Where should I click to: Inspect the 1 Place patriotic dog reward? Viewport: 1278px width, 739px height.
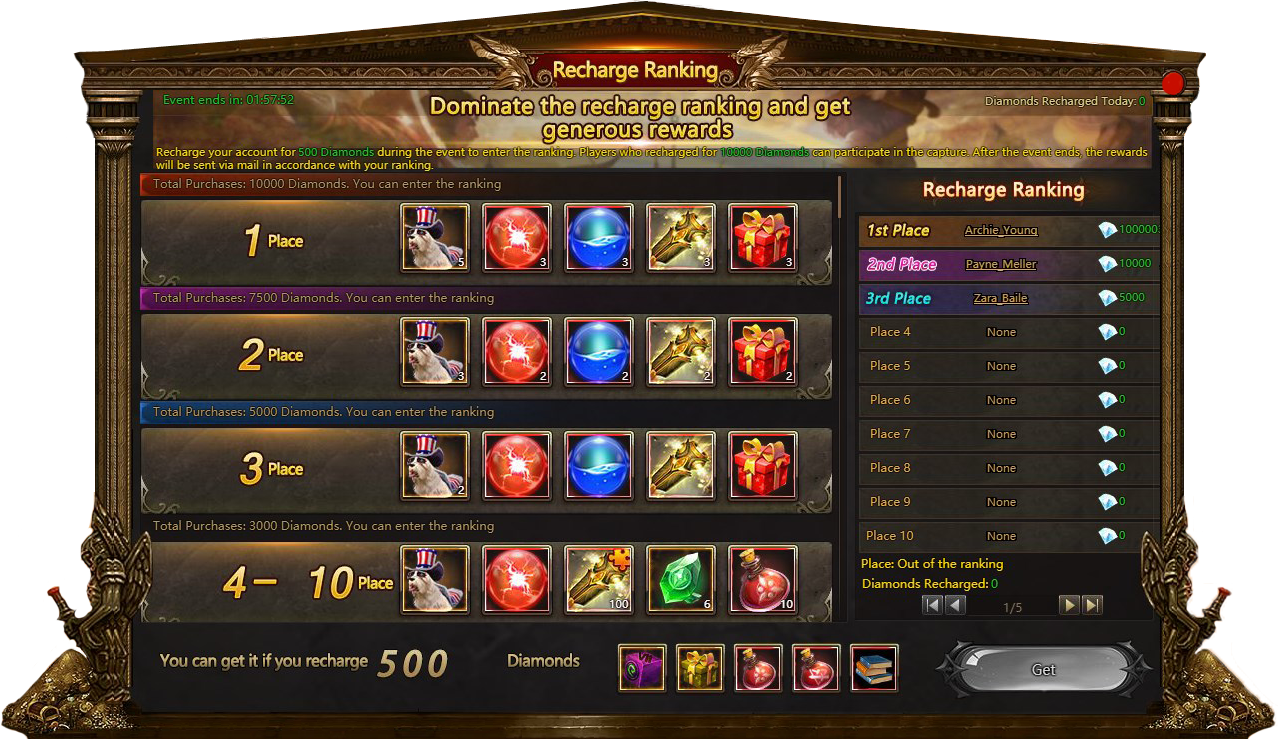click(x=435, y=238)
